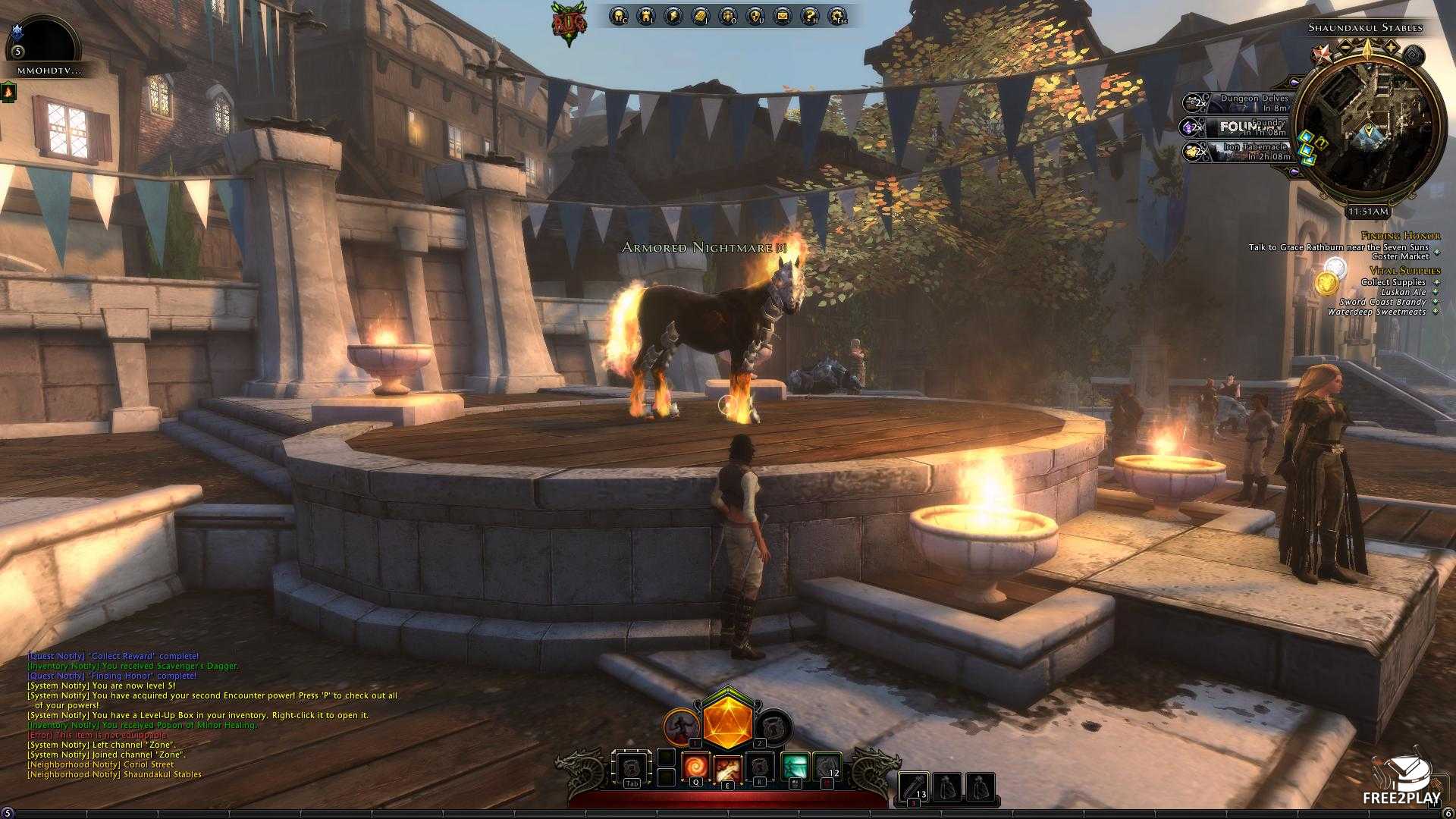
Task: Open the character sheet helmet icon
Action: coord(619,16)
